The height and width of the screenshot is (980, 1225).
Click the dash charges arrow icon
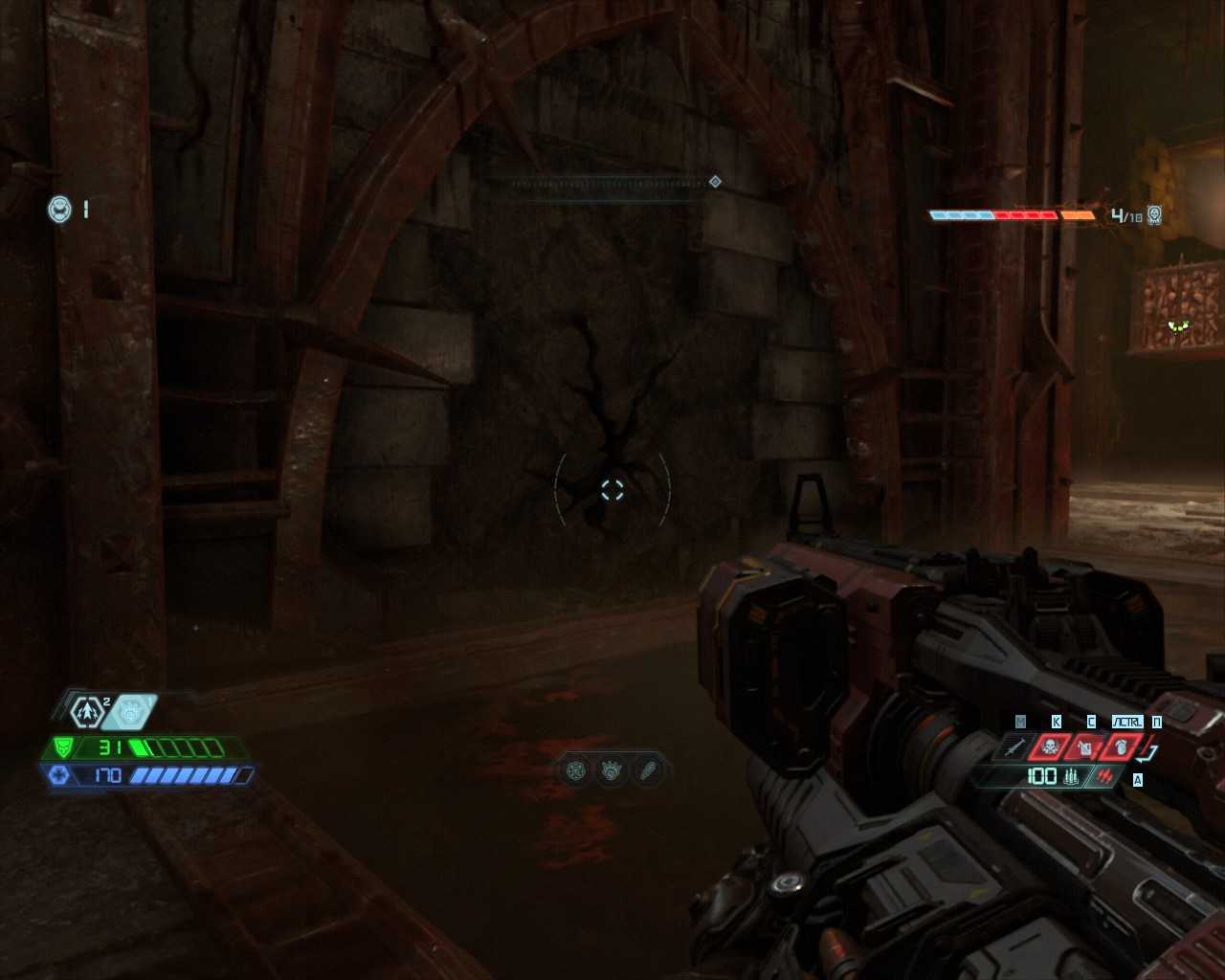point(88,712)
